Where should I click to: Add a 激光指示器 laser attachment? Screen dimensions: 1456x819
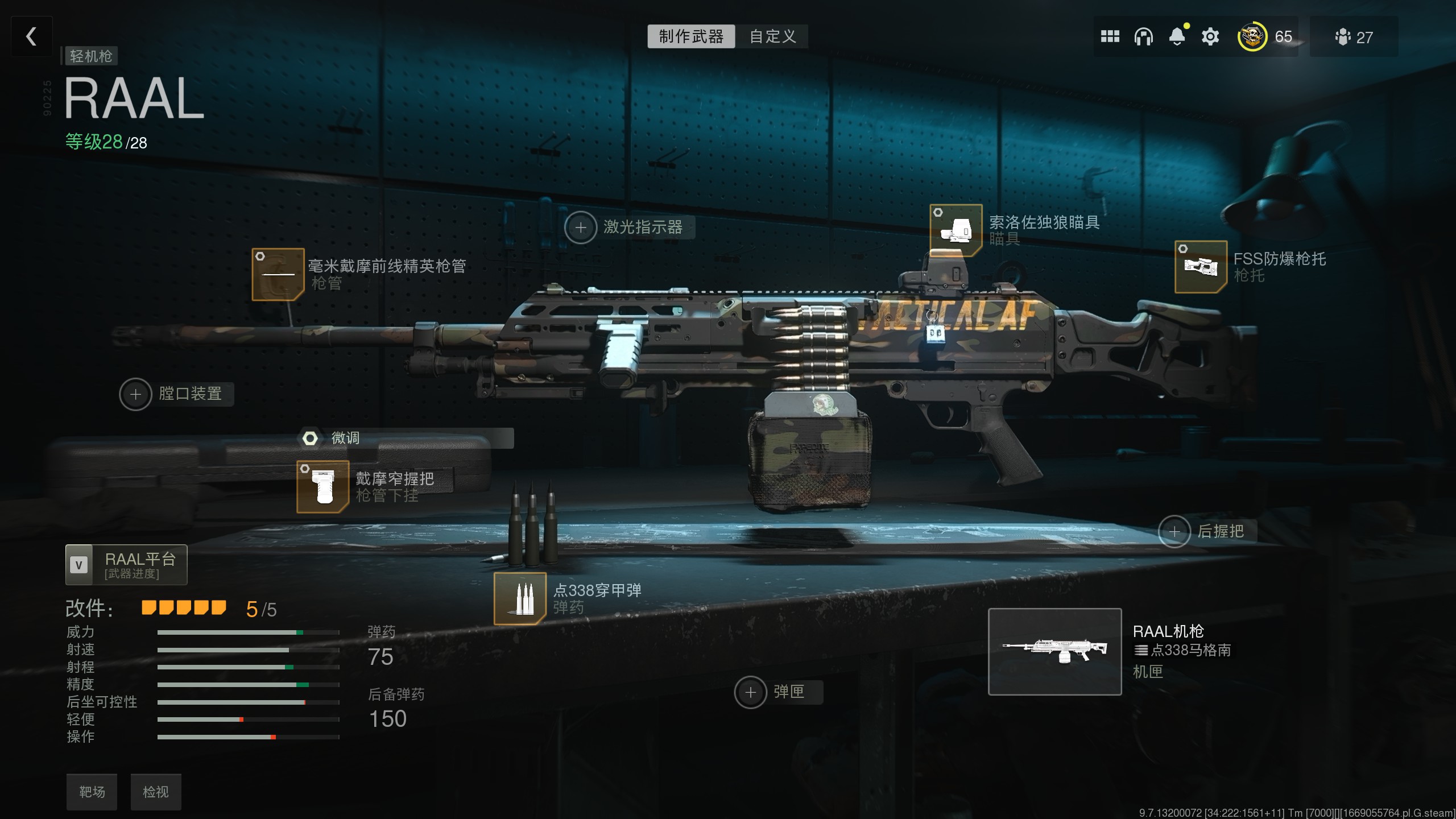[581, 227]
